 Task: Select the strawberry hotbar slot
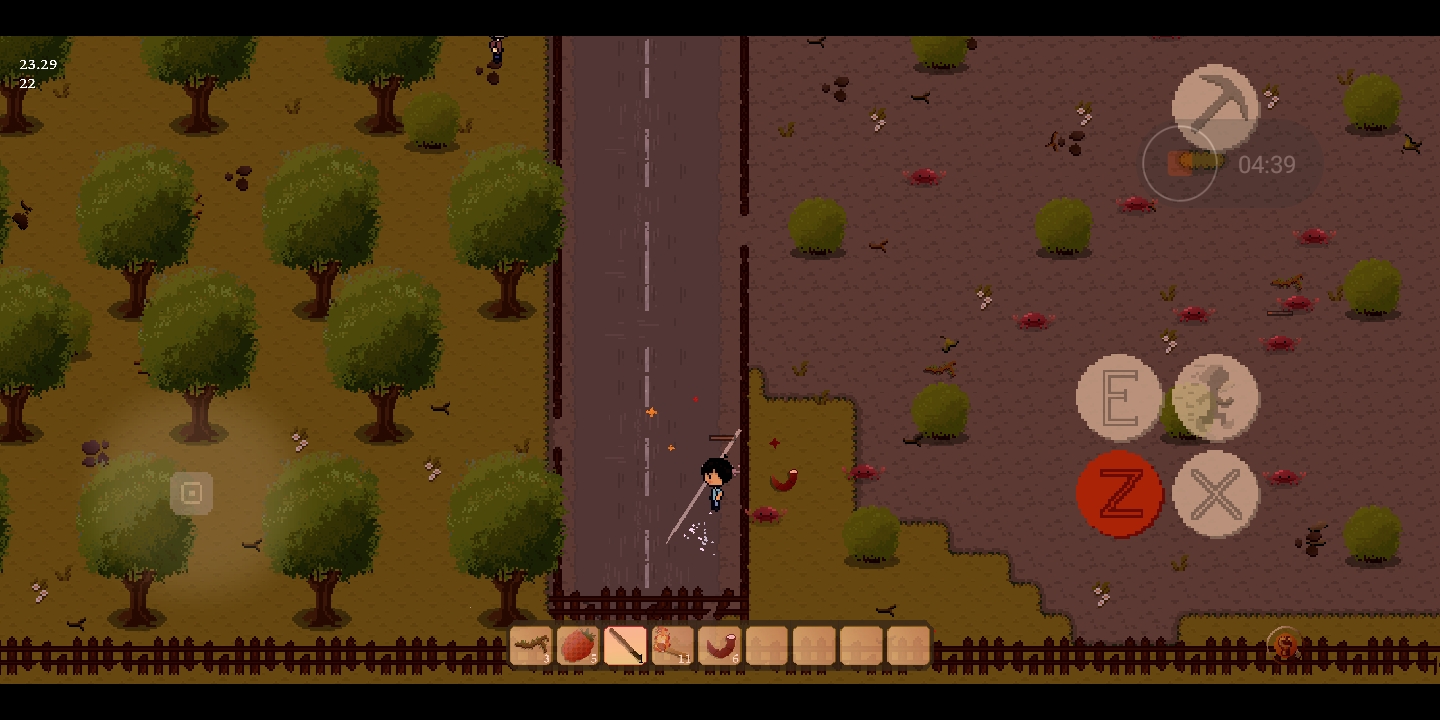pyautogui.click(x=578, y=645)
